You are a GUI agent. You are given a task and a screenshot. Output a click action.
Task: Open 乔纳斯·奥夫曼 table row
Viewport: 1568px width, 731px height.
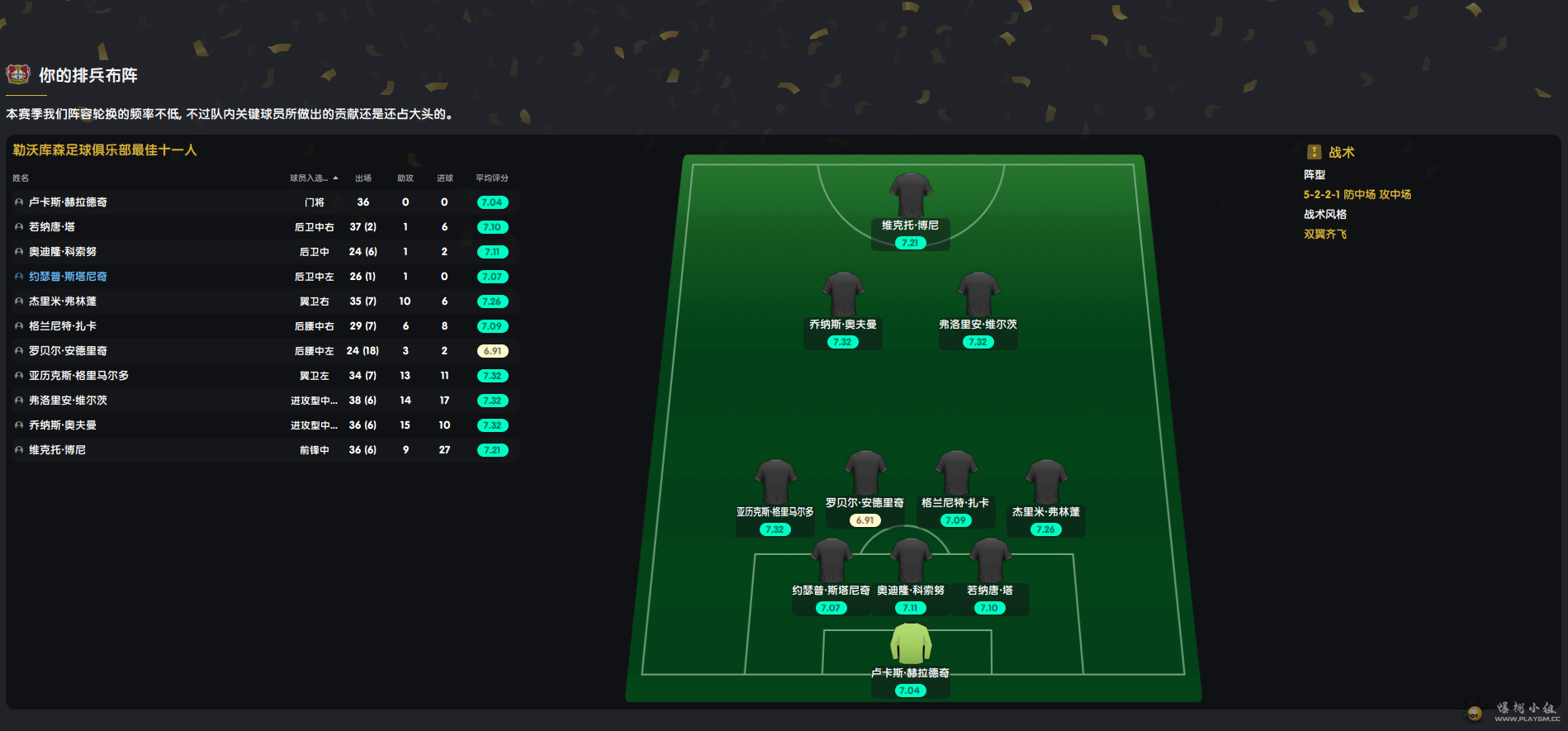pos(63,425)
